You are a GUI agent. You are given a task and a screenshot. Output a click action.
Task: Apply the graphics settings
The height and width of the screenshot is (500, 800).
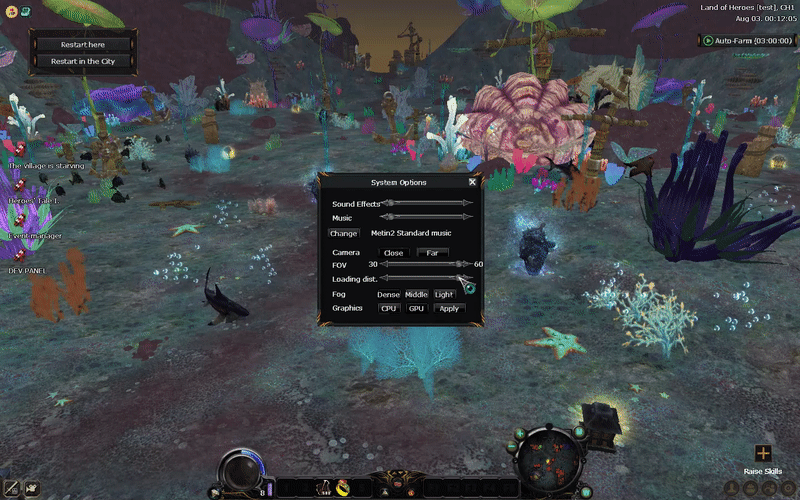click(449, 308)
